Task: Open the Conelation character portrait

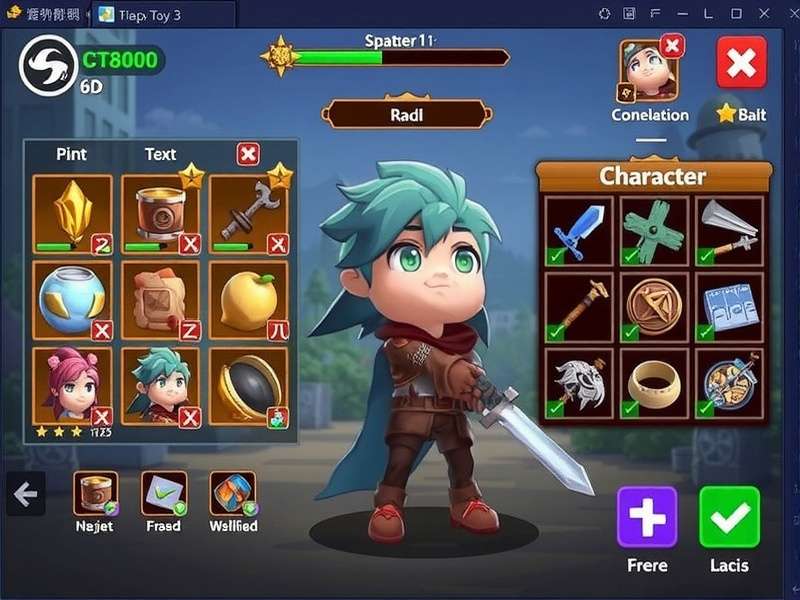Action: point(650,70)
